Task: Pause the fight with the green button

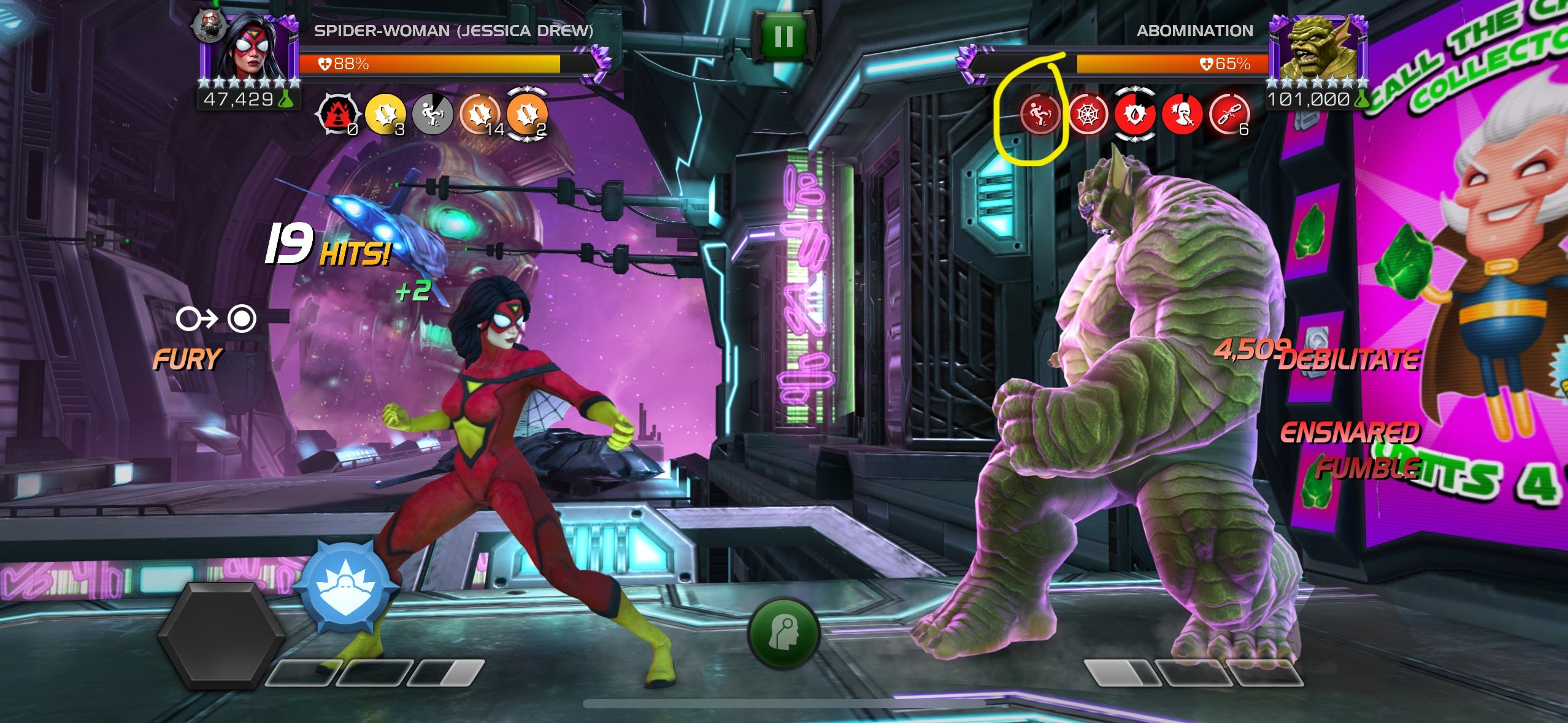Action: (783, 37)
